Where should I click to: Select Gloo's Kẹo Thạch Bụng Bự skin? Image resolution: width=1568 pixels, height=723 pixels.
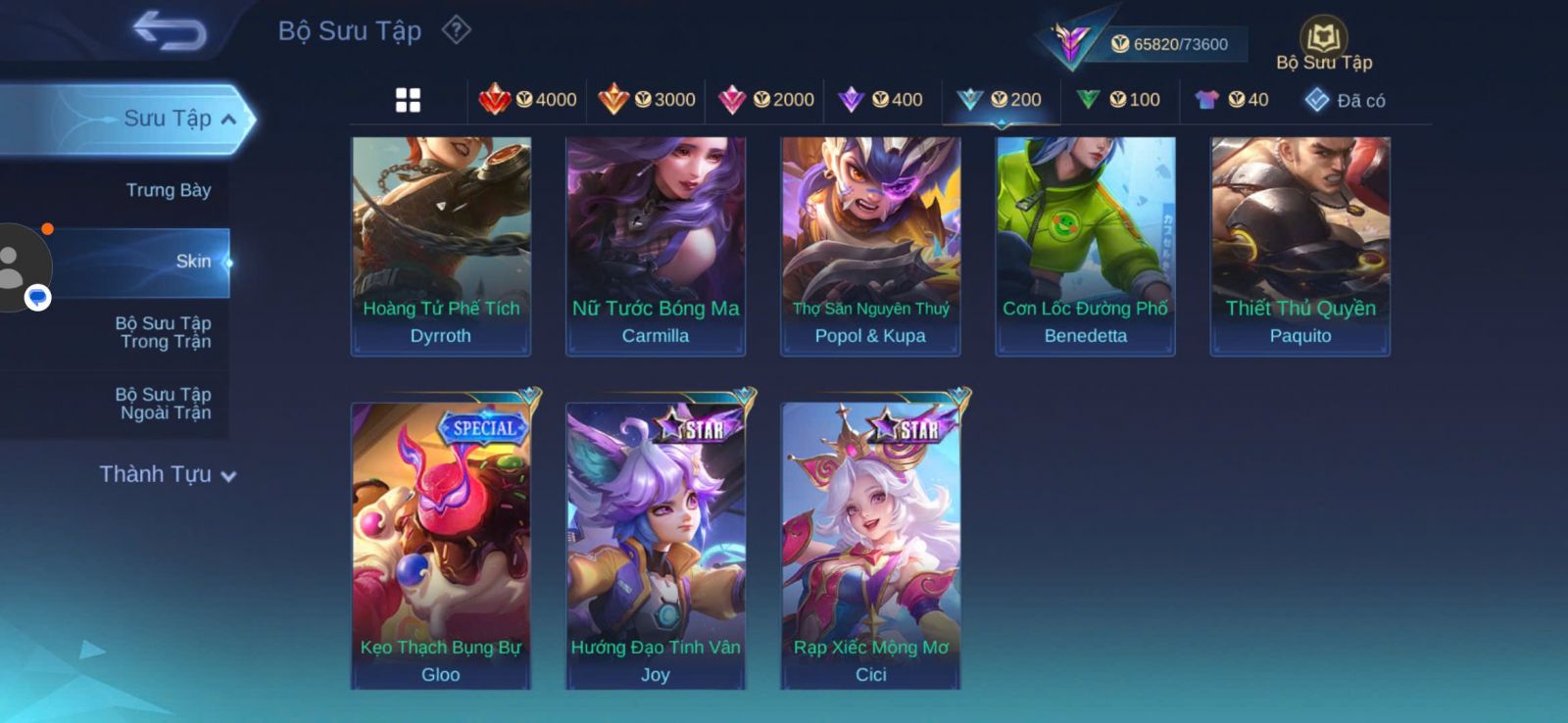(x=441, y=545)
